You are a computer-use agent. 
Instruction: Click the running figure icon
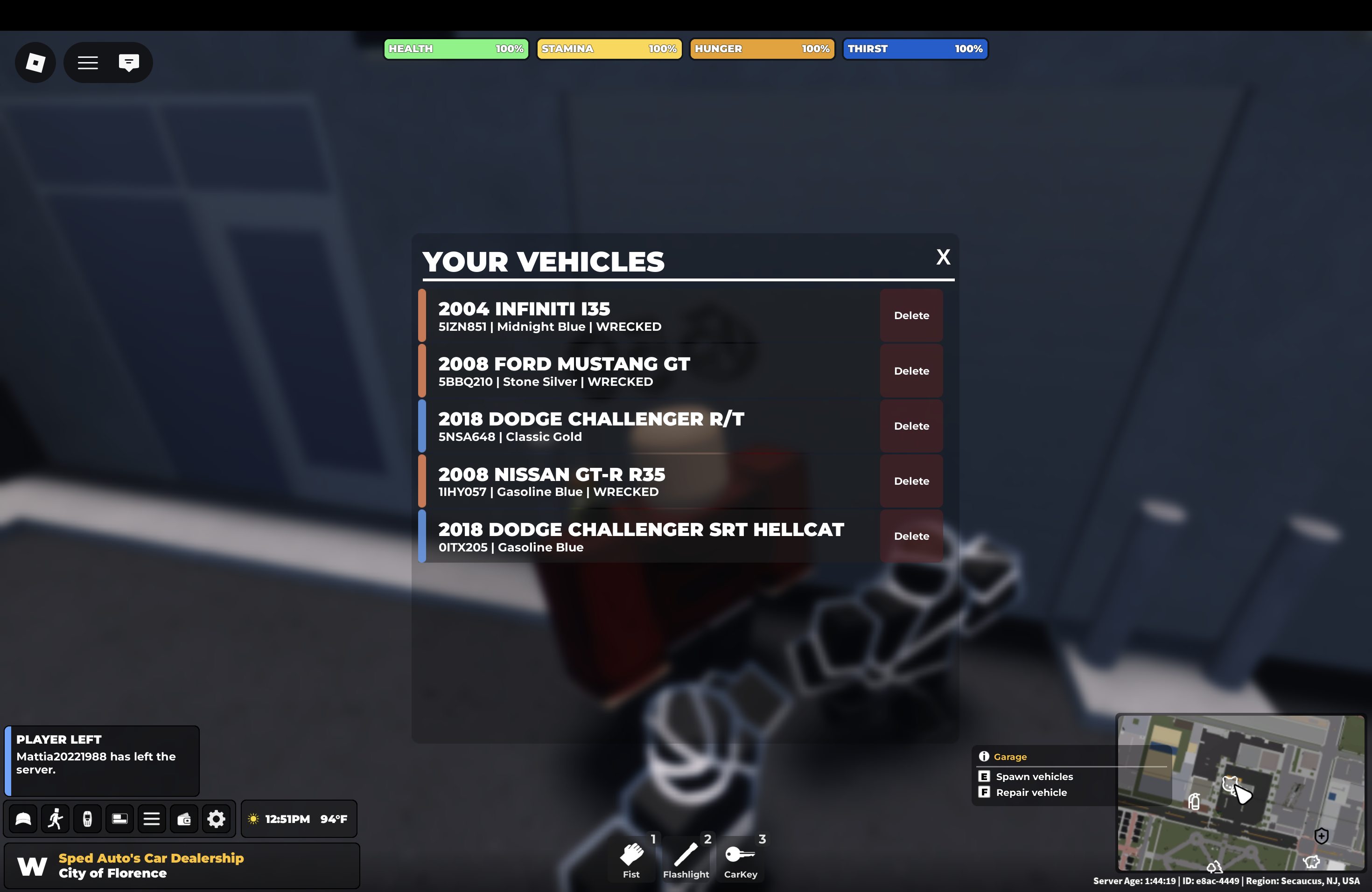point(56,819)
